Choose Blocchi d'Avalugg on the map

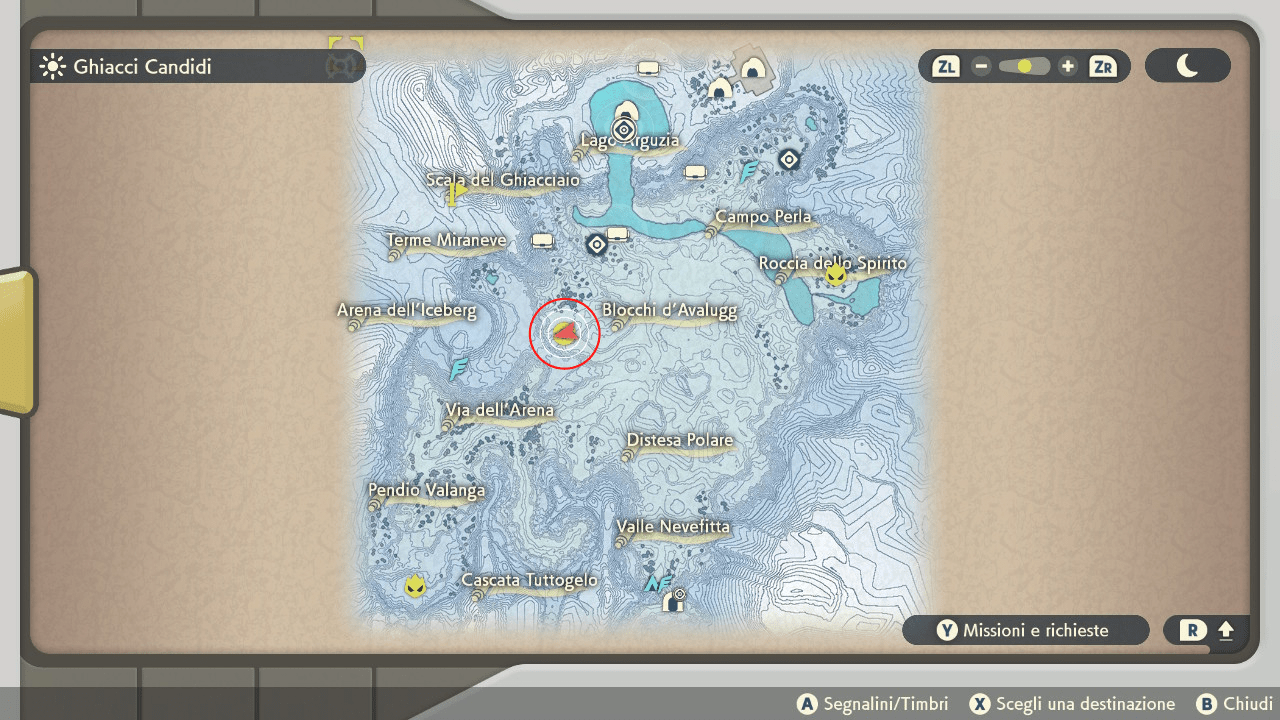coord(669,311)
